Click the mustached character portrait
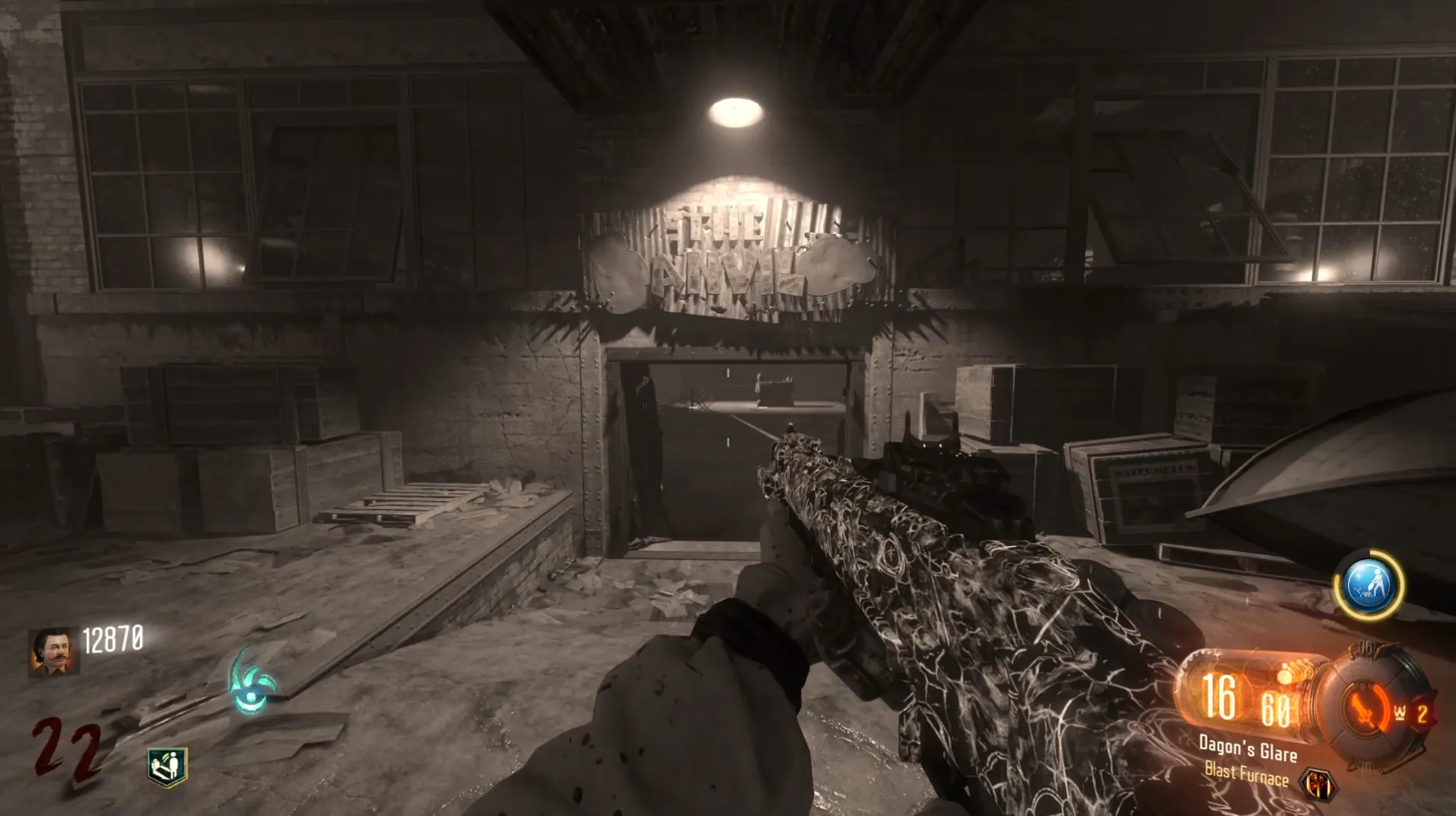Screen dimensions: 1456x816 click(x=53, y=652)
